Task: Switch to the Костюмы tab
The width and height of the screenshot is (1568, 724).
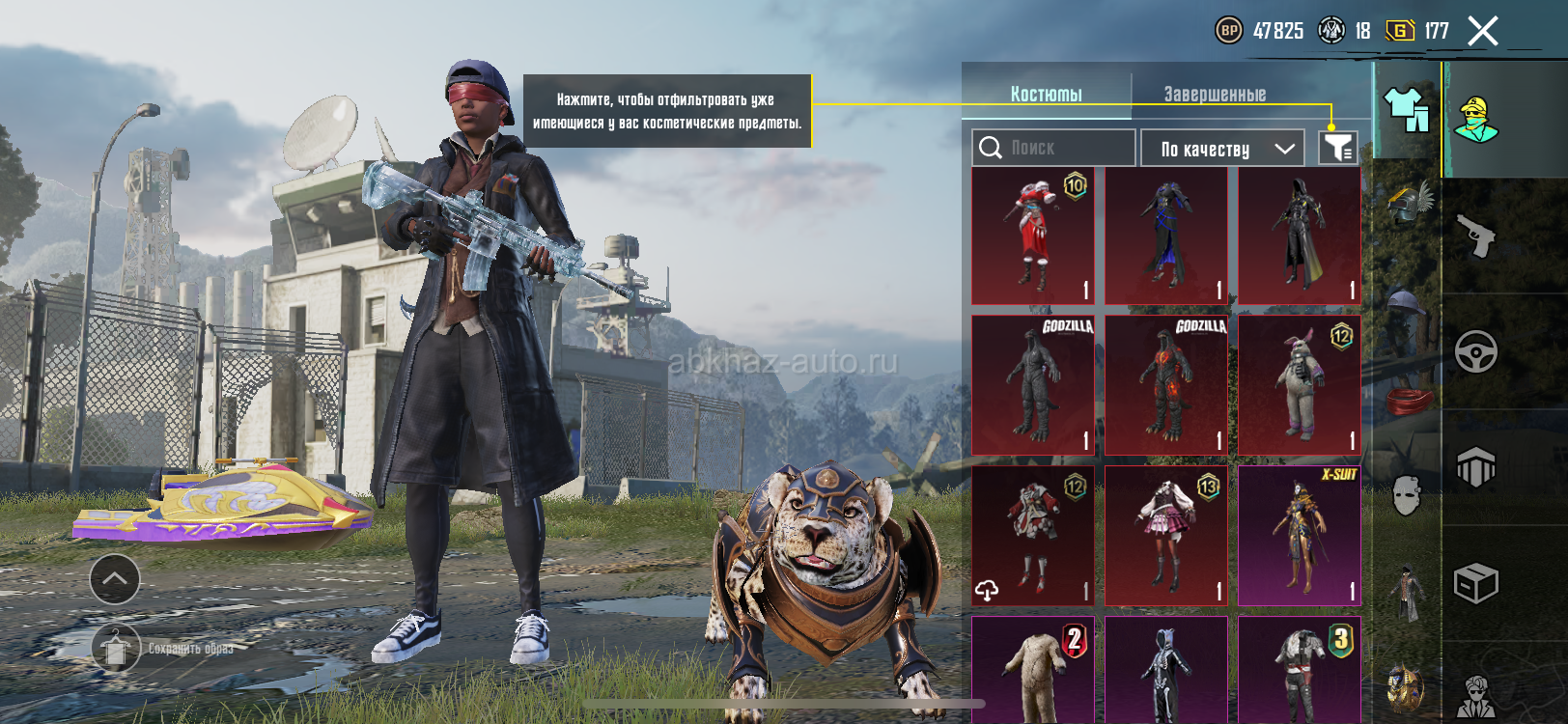Action: tap(1046, 94)
